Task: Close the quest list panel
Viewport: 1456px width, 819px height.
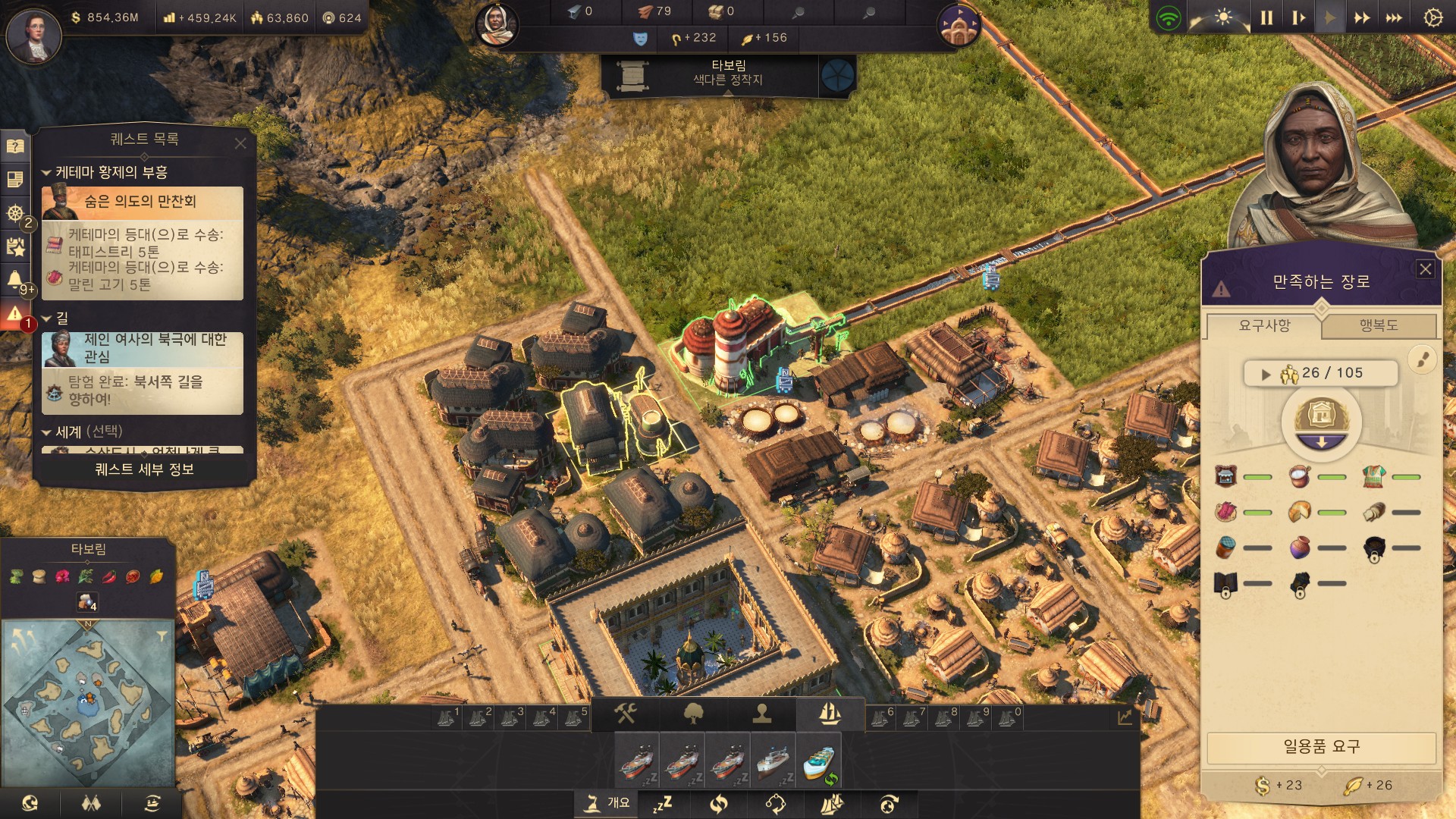Action: pos(240,143)
